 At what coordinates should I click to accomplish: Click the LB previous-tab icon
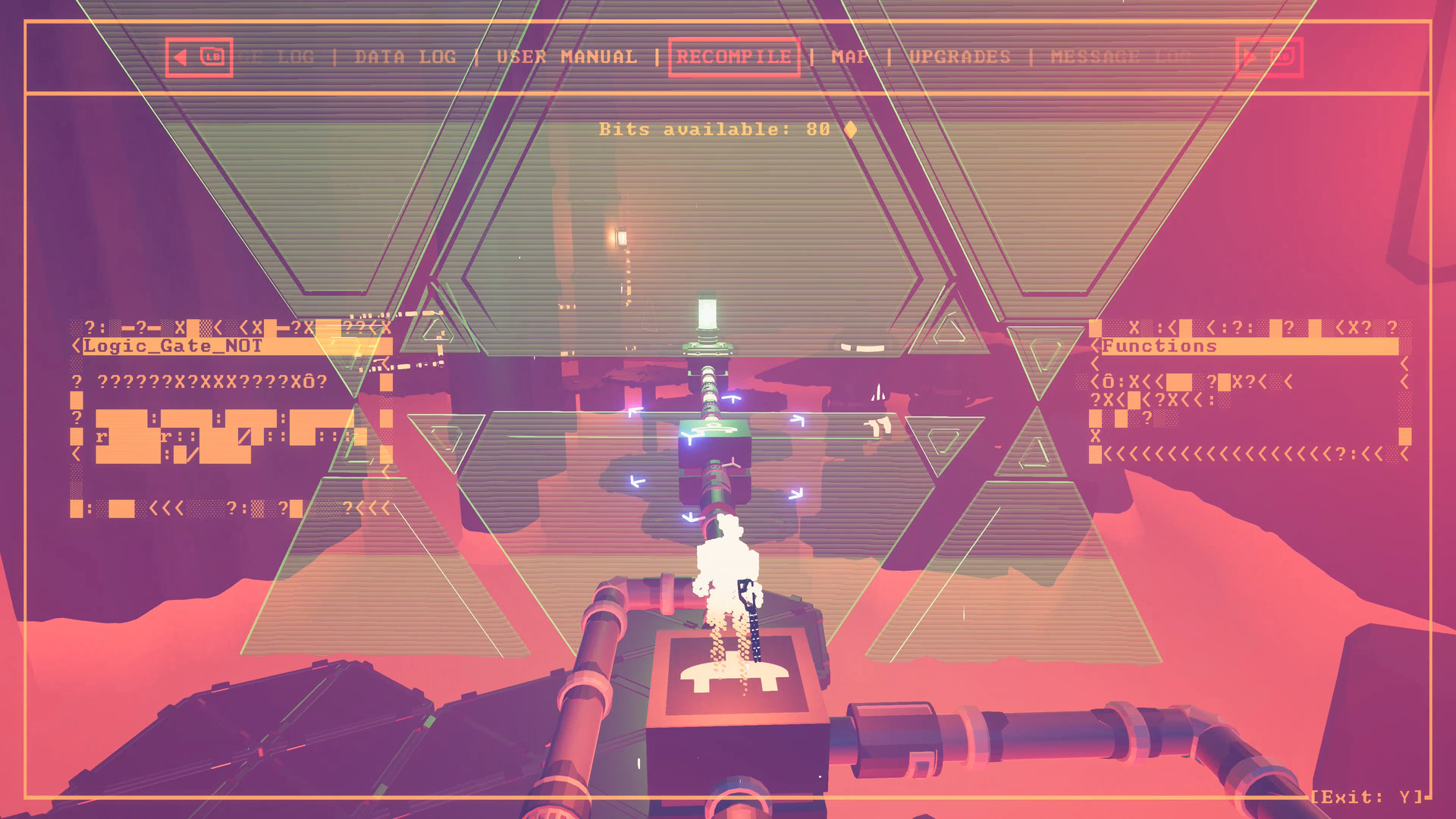pos(199,56)
